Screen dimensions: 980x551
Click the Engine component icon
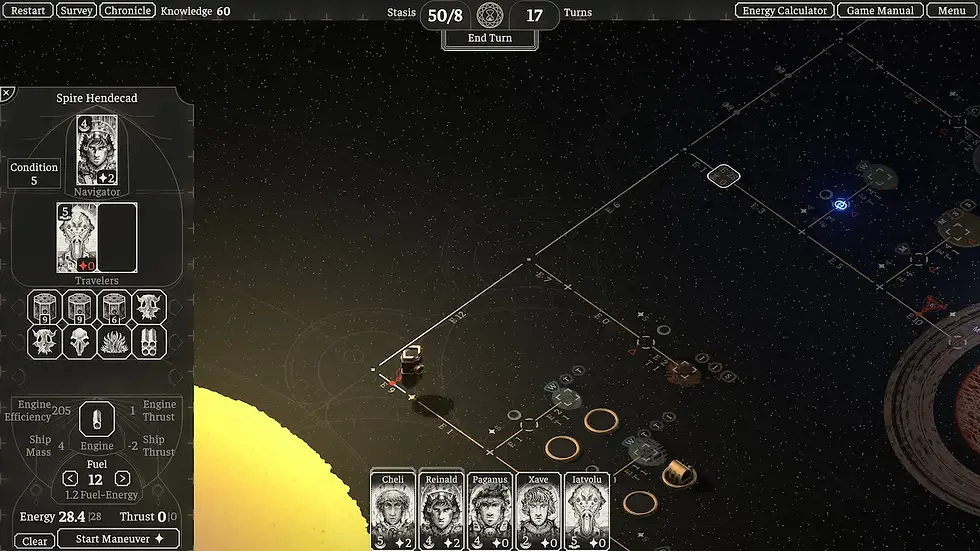click(97, 420)
